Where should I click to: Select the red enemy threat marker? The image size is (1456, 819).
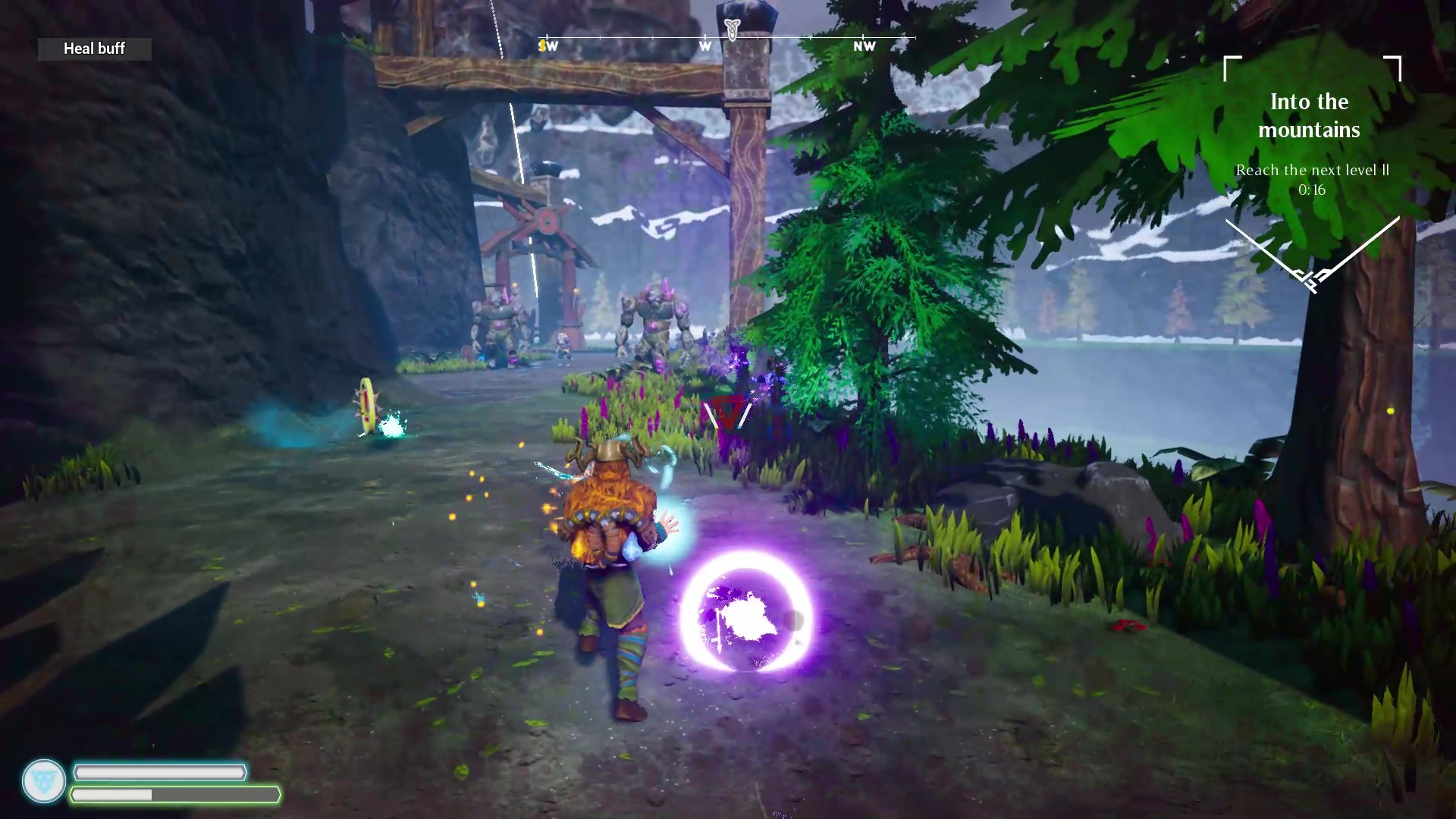[726, 413]
